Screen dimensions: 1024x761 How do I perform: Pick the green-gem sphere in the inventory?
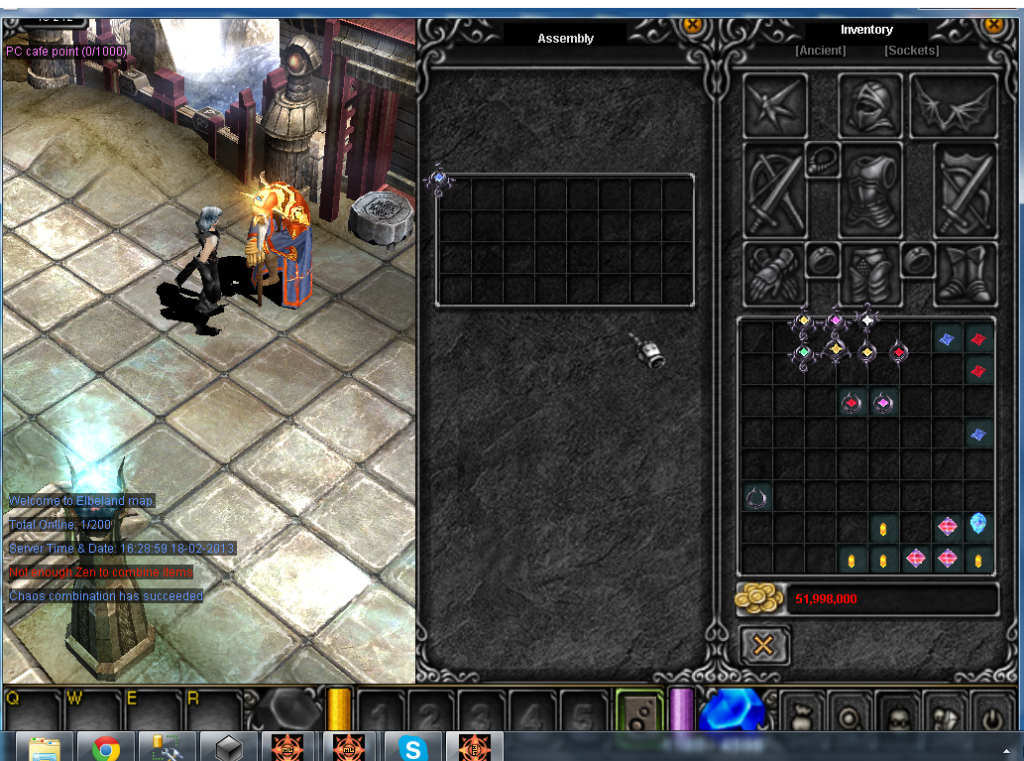point(804,352)
